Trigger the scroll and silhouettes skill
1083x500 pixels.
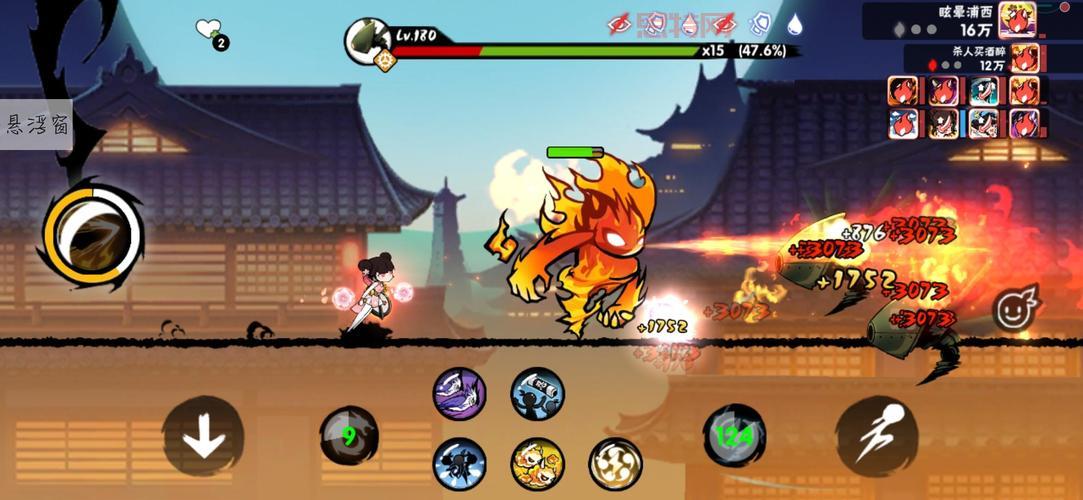(x=537, y=393)
